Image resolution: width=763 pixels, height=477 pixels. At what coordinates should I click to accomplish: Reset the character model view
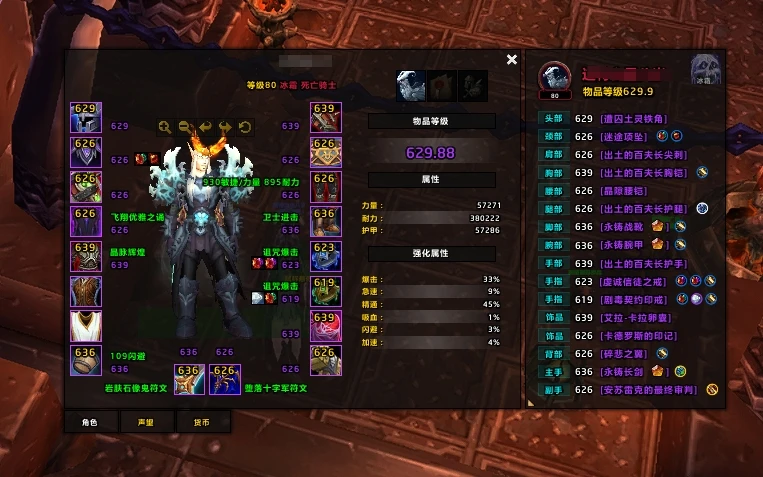coord(245,127)
